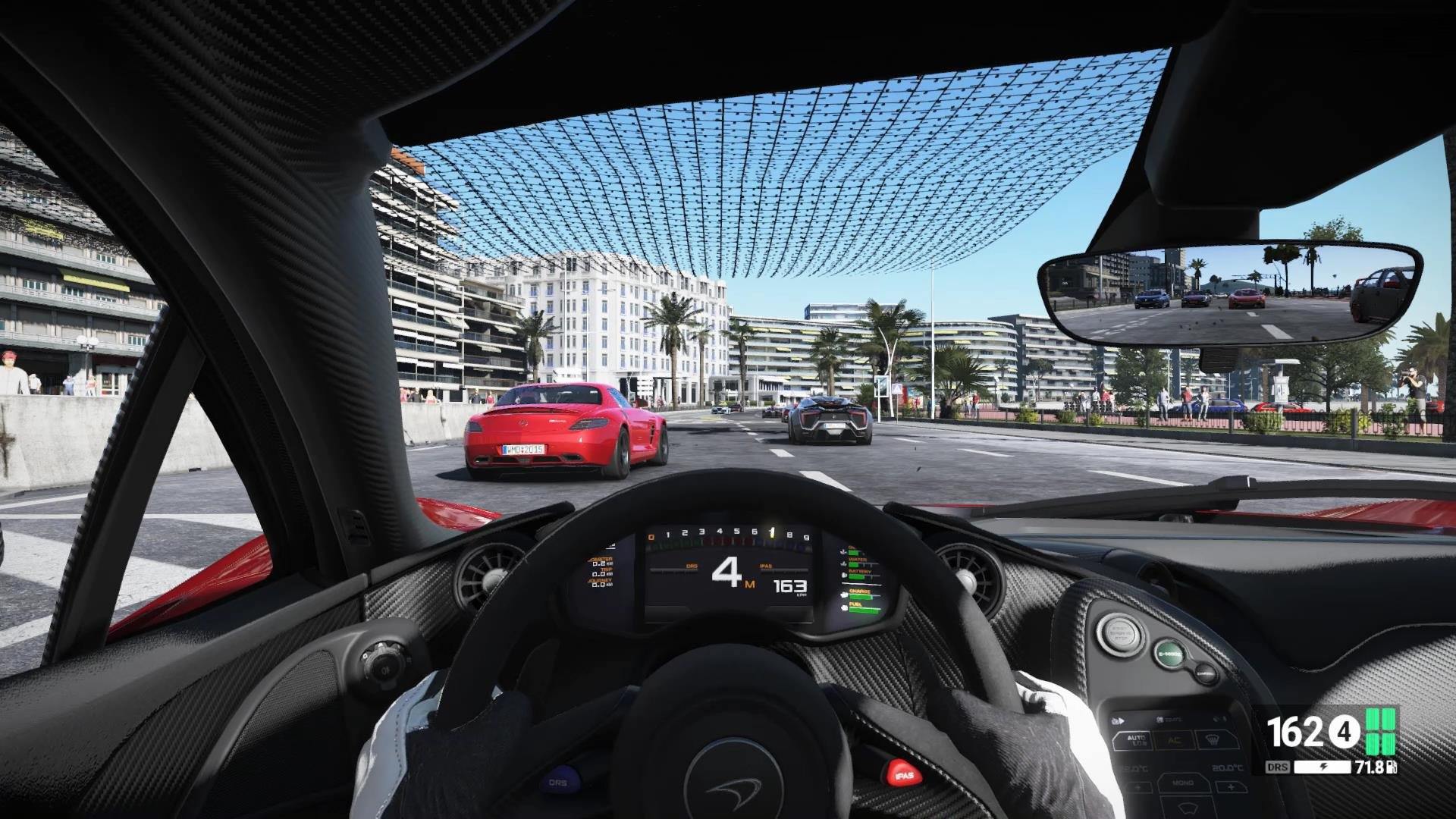Viewport: 1456px width, 819px height.
Task: Click the battery icon on the dash display
Action: pyautogui.click(x=844, y=575)
